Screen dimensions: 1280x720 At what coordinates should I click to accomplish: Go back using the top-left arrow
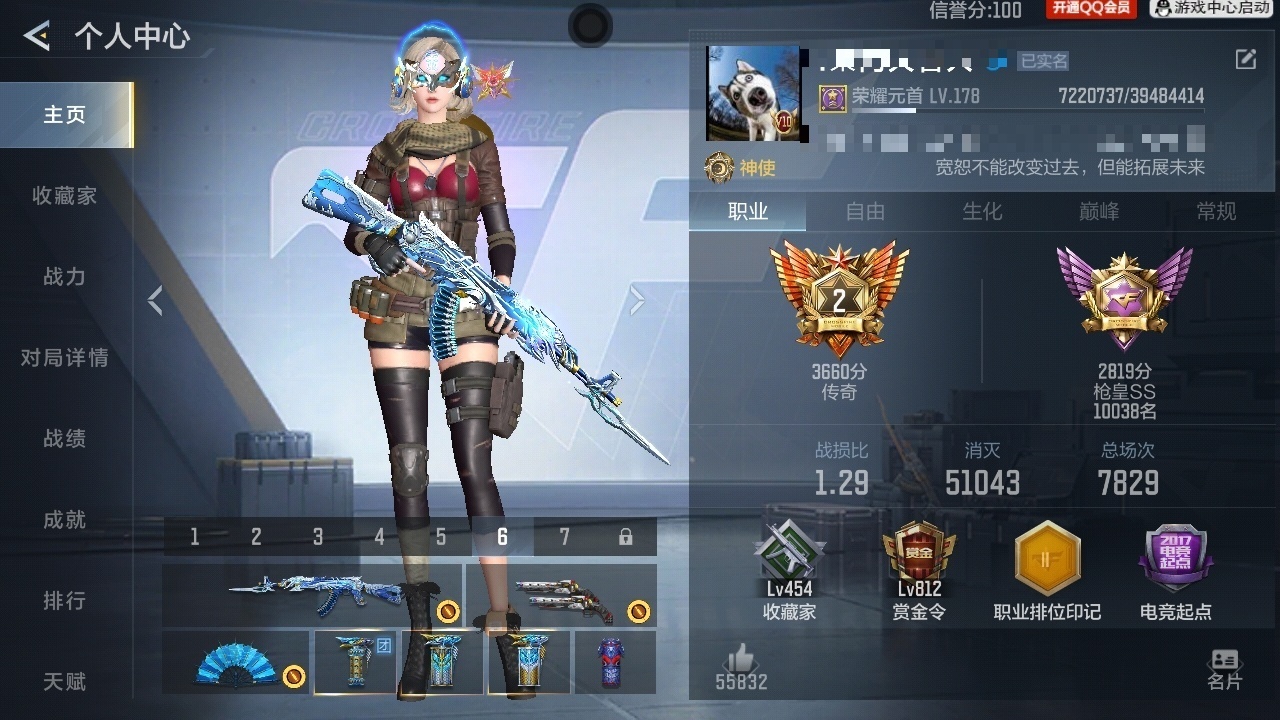coord(37,37)
